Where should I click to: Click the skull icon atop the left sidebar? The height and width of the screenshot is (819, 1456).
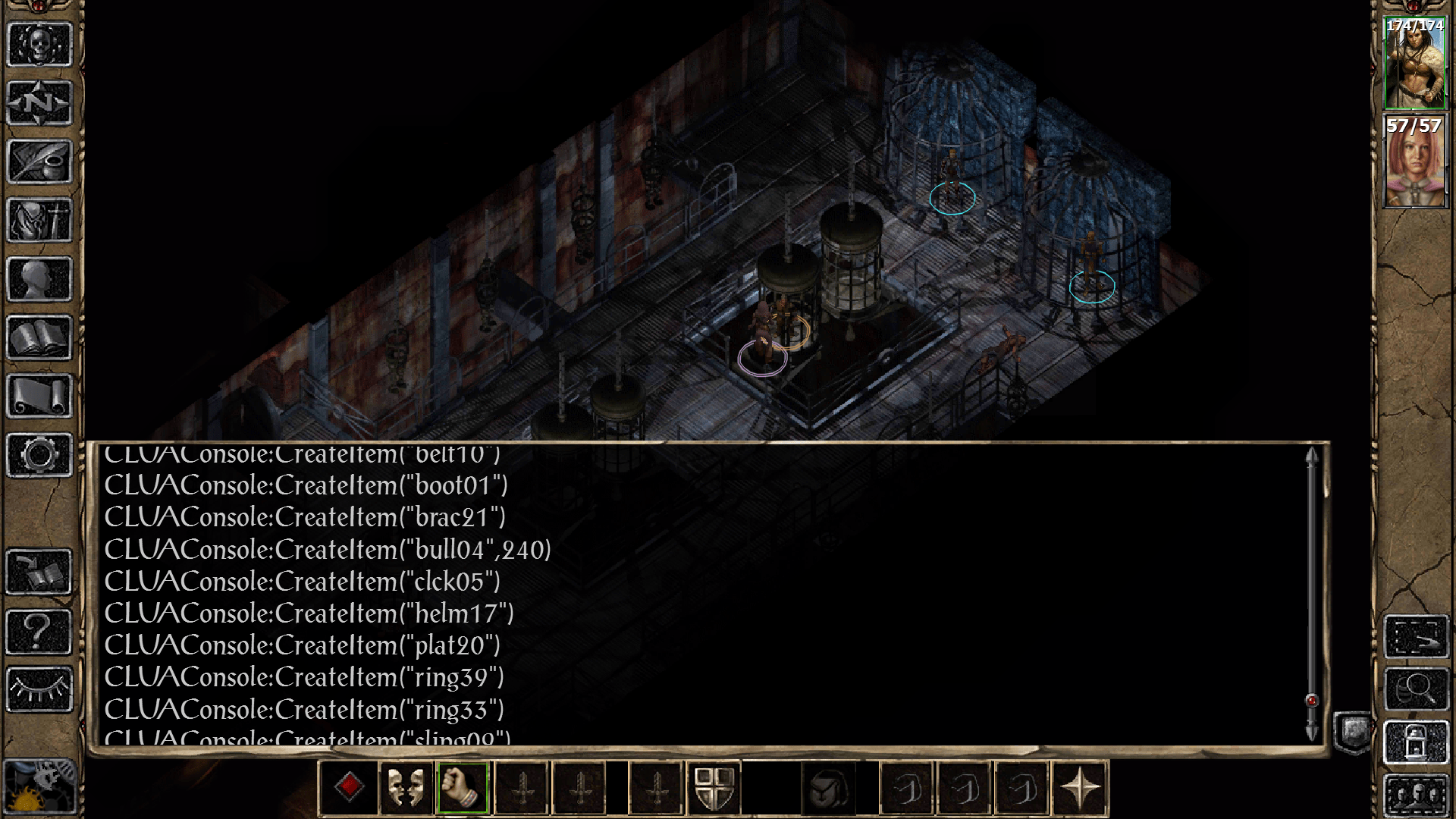click(39, 45)
